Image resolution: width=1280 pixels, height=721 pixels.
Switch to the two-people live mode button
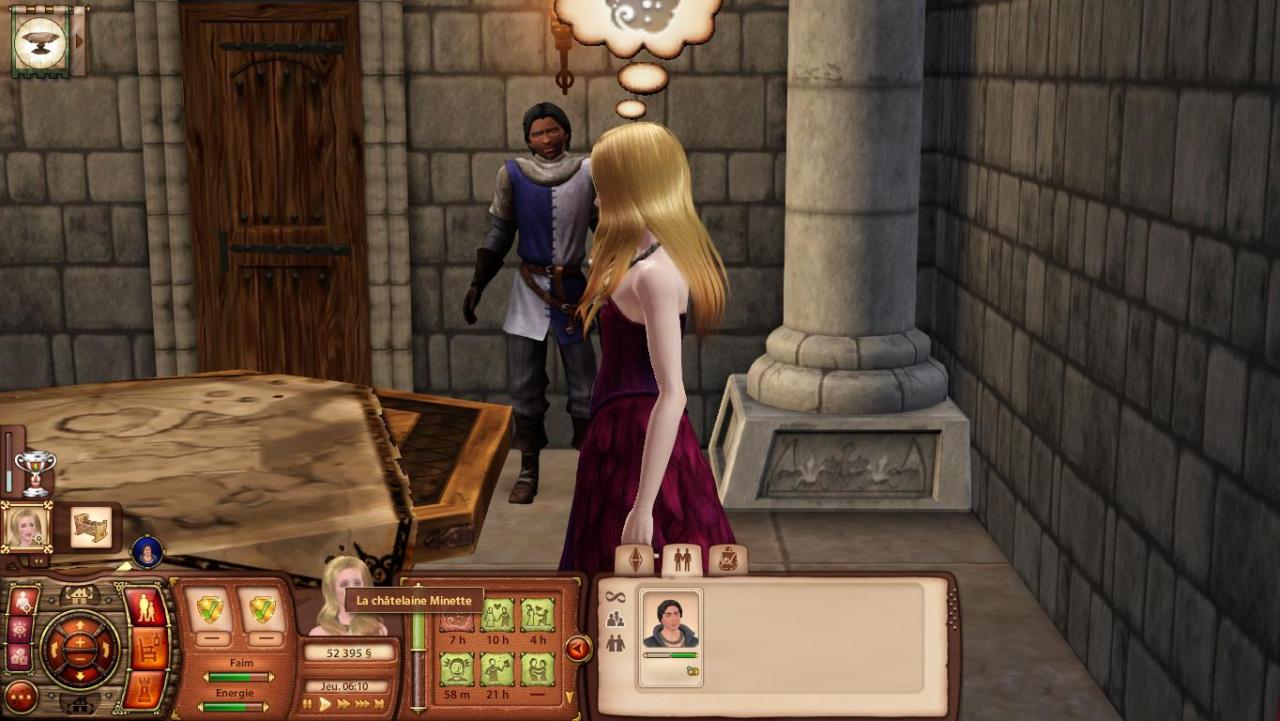coord(145,608)
